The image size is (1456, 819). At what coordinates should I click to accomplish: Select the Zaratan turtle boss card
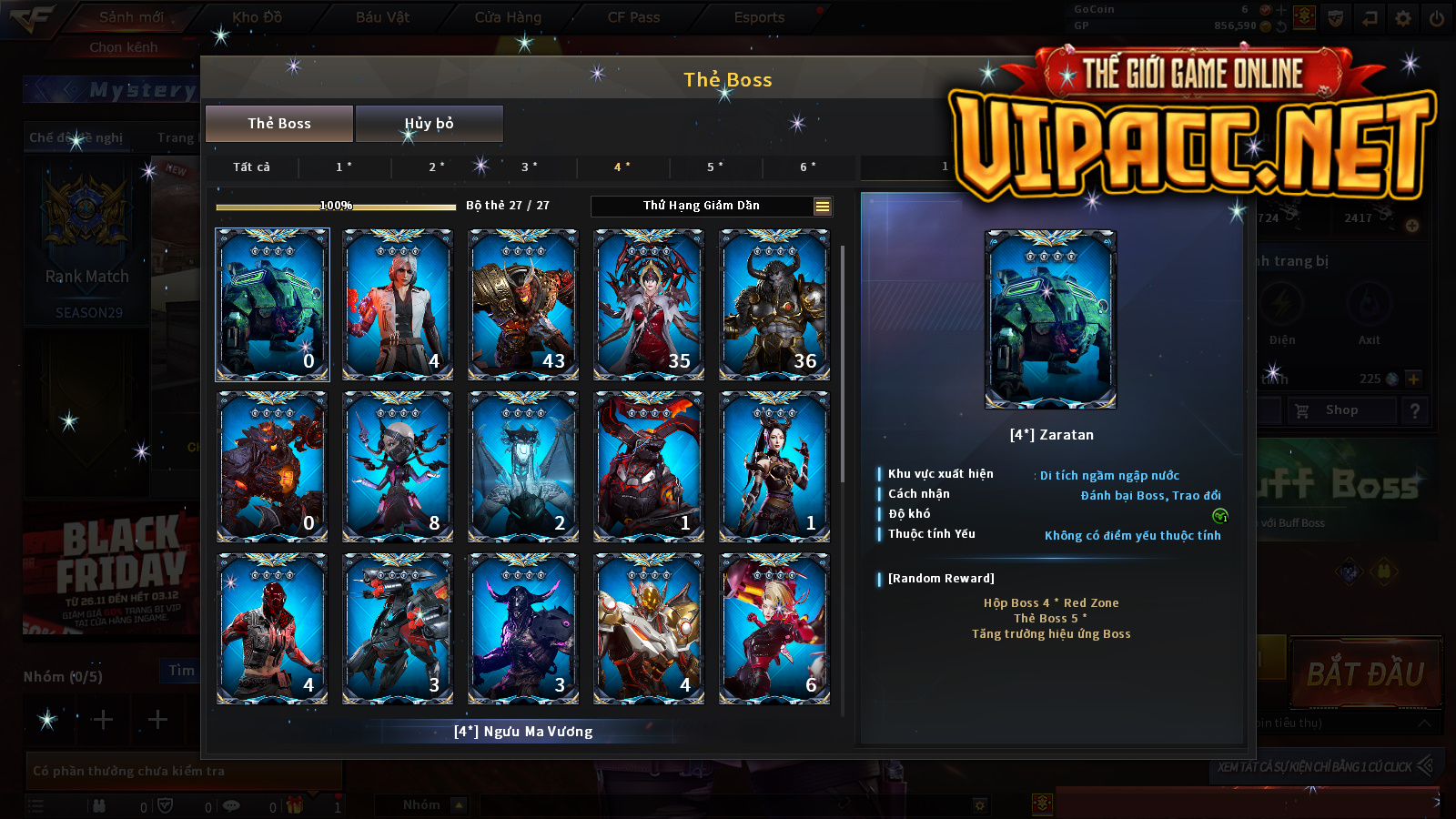click(x=272, y=304)
